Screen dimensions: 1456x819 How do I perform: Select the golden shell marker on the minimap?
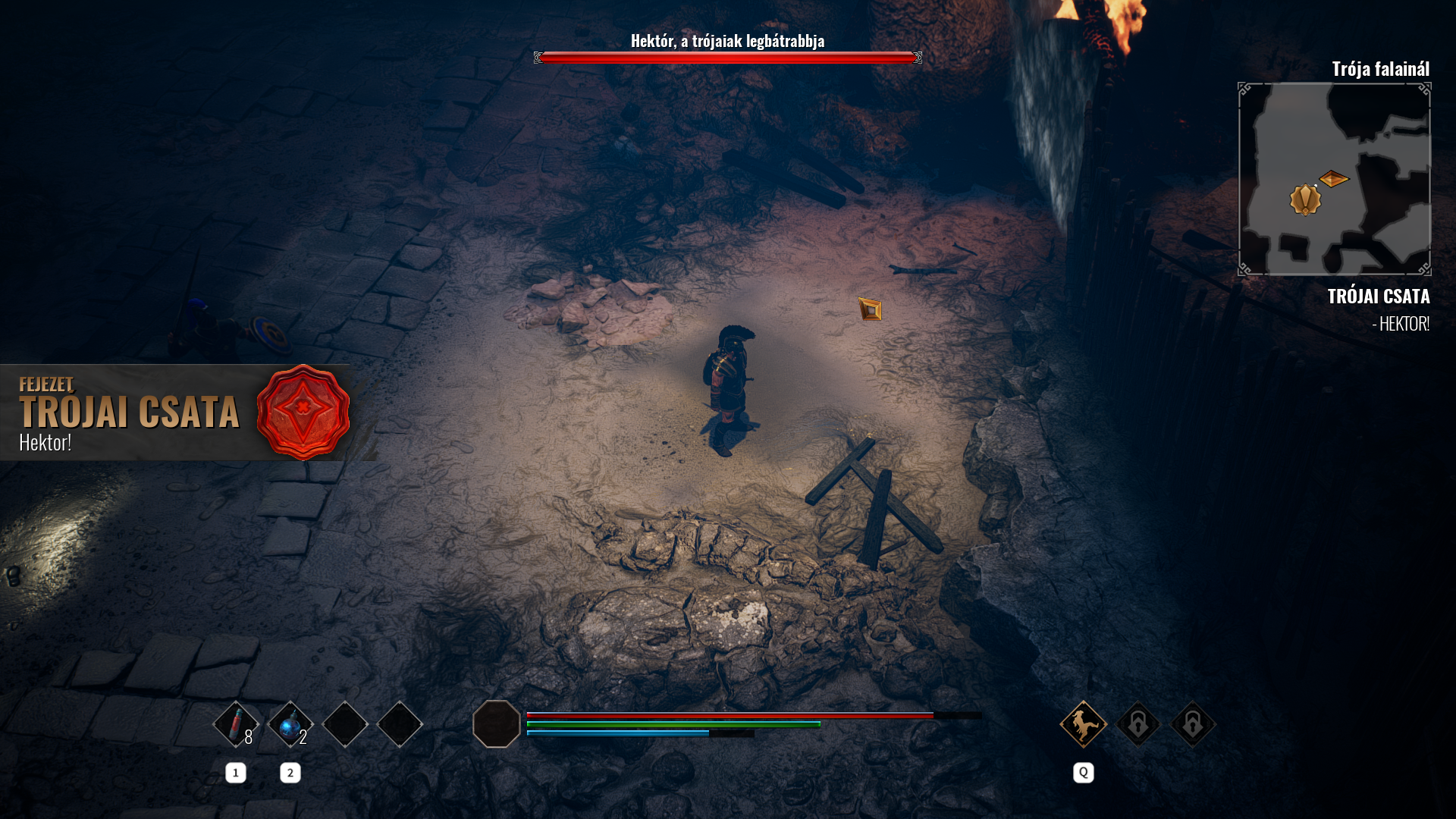pyautogui.click(x=1305, y=199)
